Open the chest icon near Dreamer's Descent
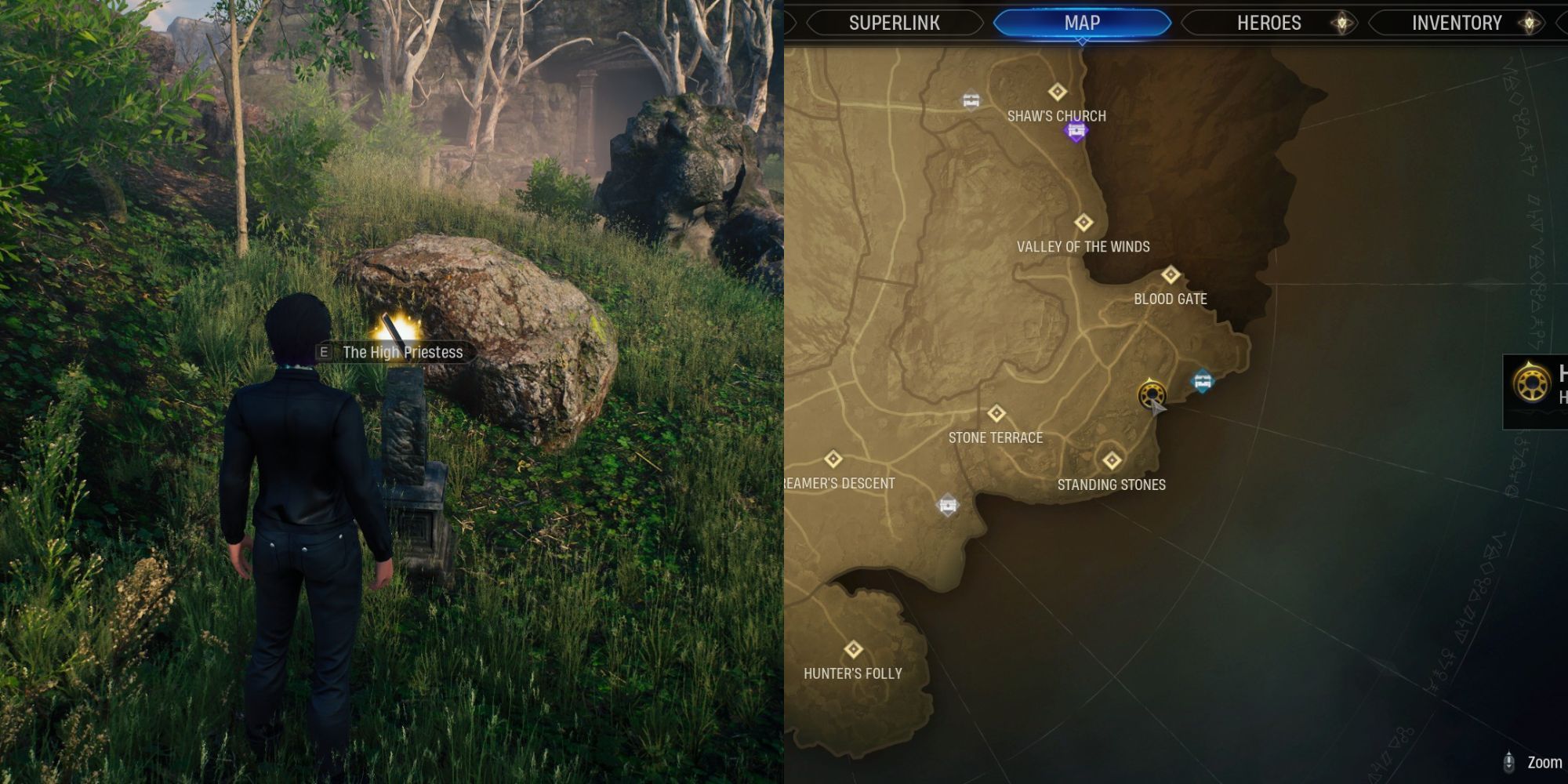The image size is (1568, 784). click(946, 505)
